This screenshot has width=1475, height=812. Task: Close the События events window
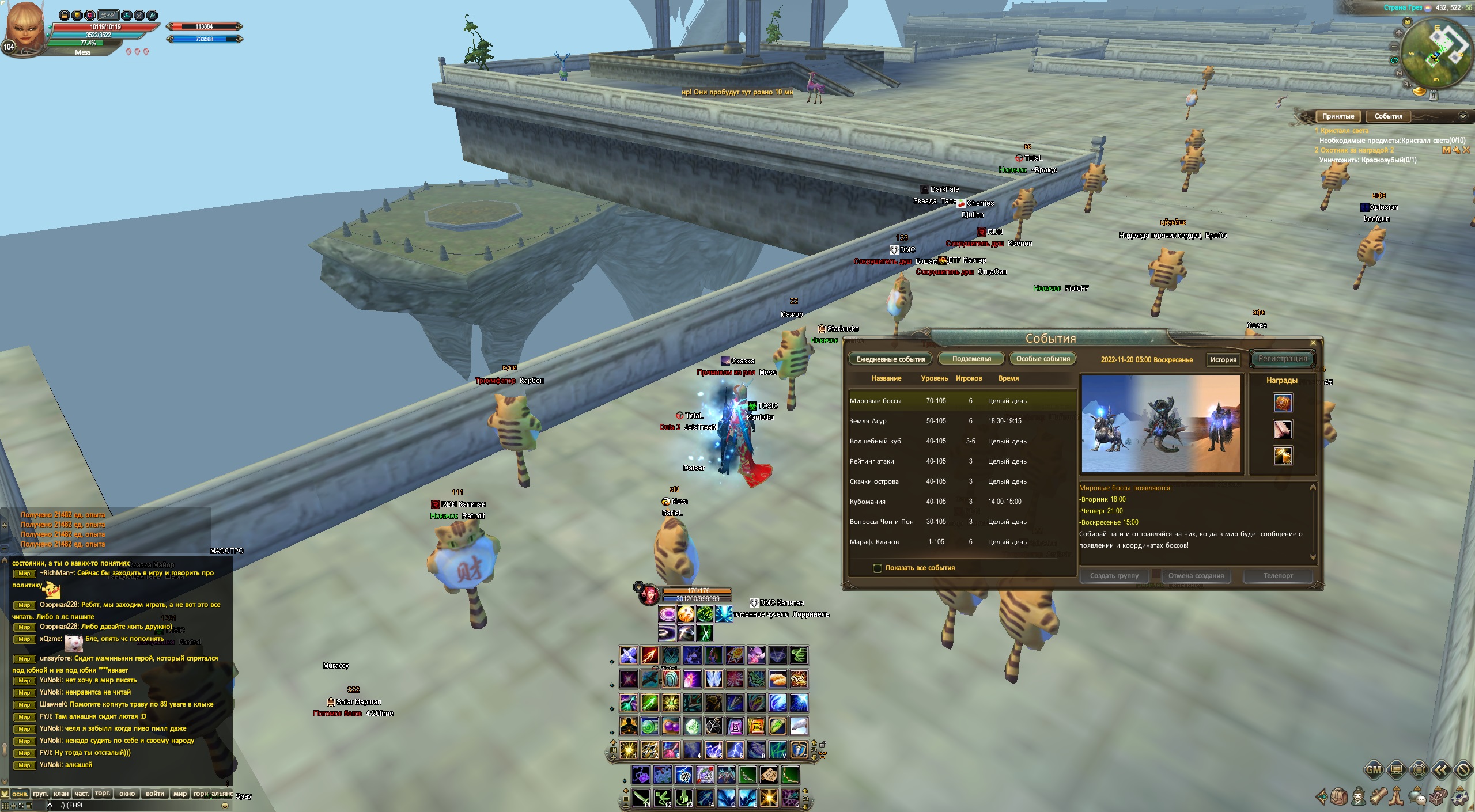pyautogui.click(x=1313, y=343)
